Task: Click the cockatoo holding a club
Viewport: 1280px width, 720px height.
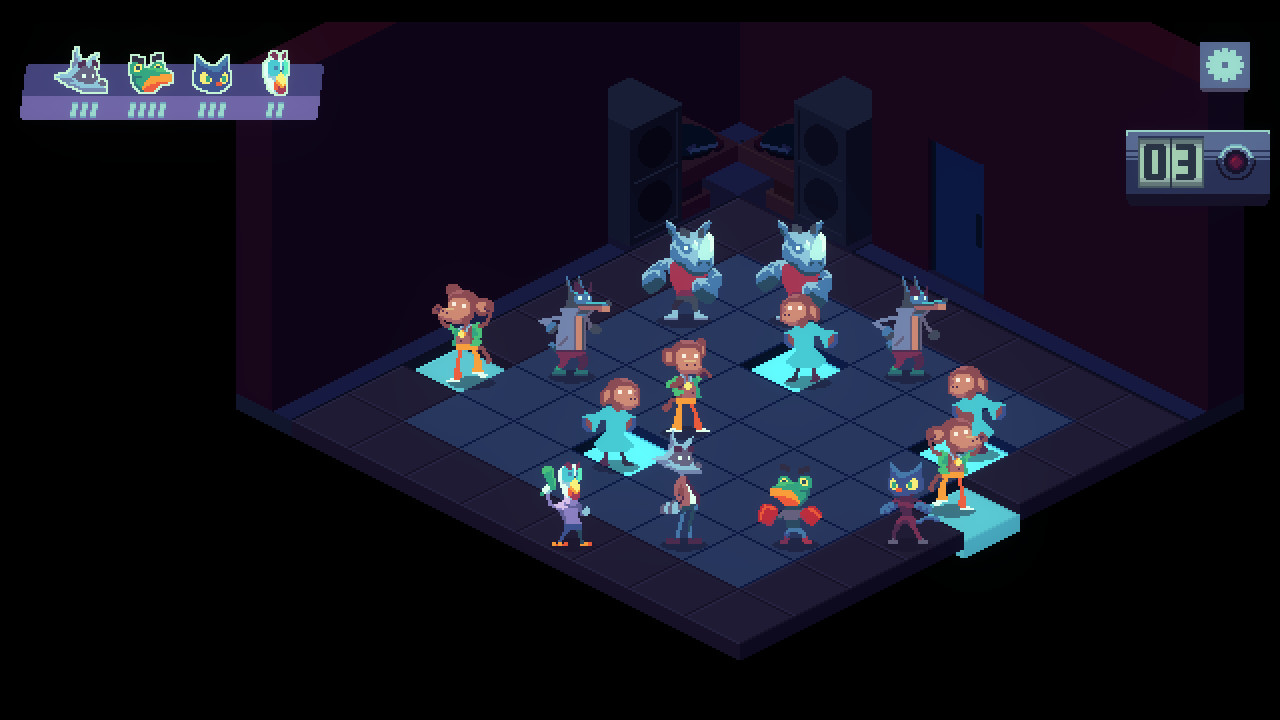Action: 566,505
